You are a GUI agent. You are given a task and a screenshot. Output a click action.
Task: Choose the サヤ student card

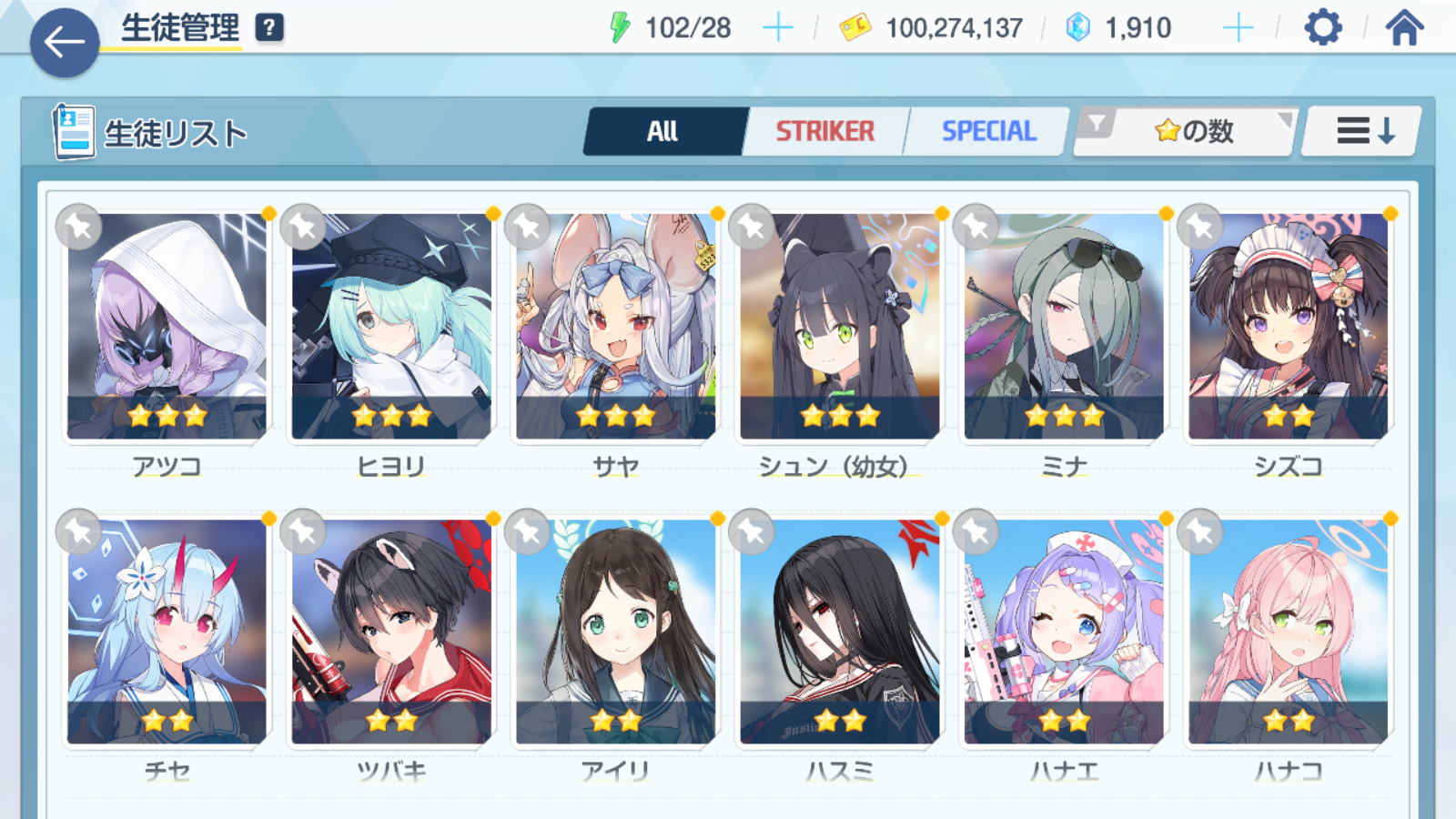(616, 328)
